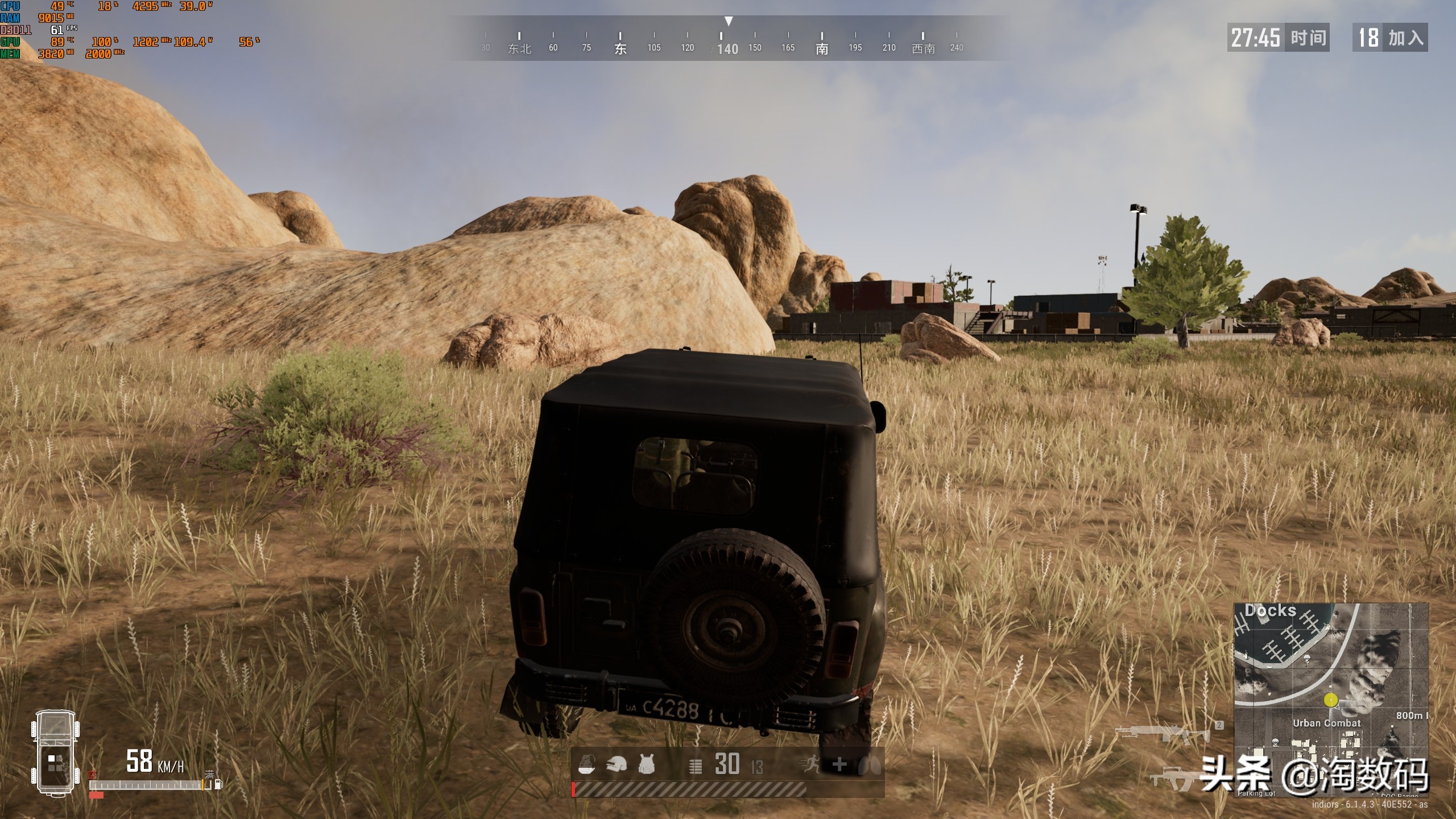The height and width of the screenshot is (819, 1456).
Task: Click the lungs breath icon
Action: (x=869, y=765)
